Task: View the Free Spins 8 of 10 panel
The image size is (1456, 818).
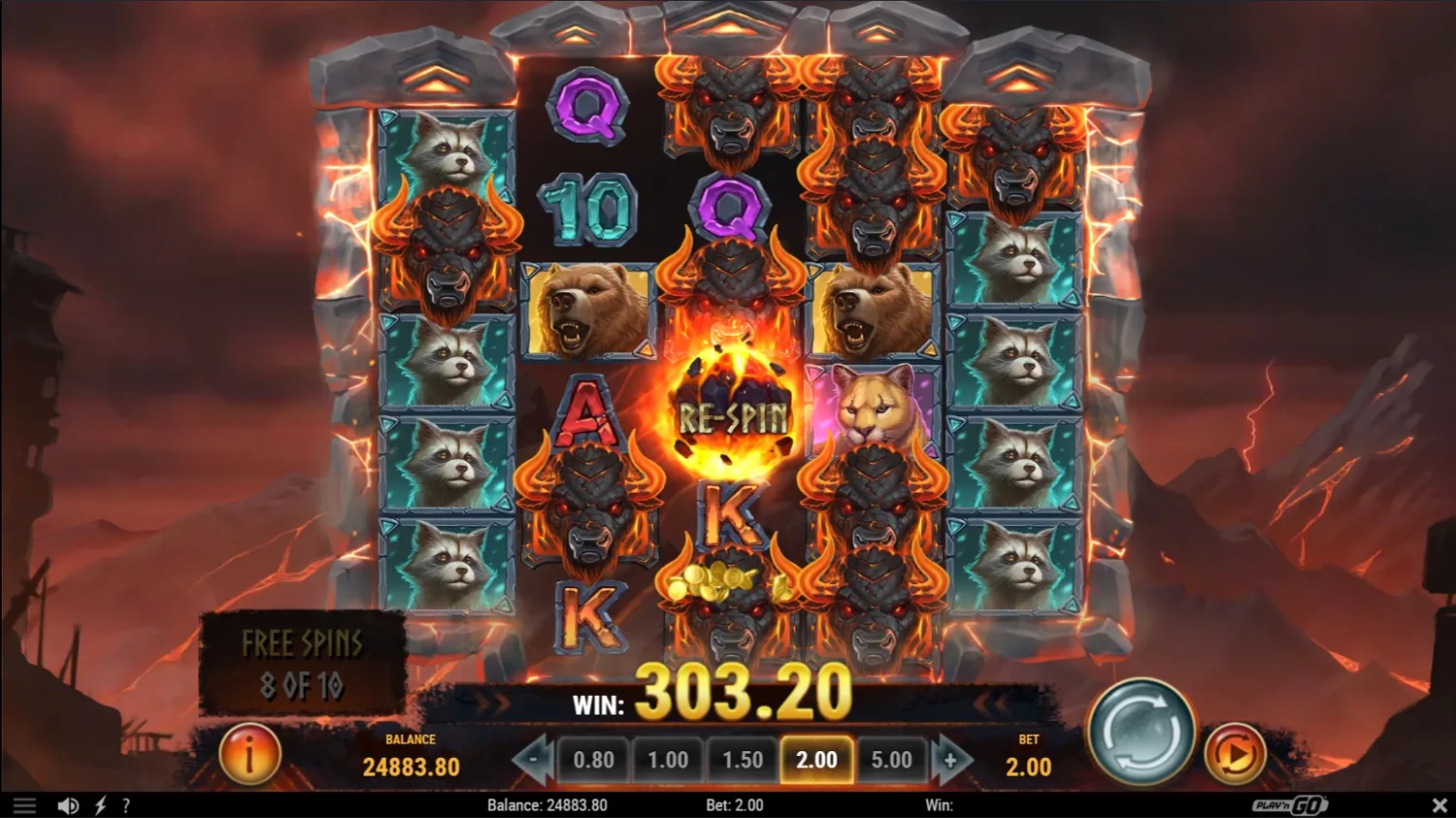Action: tap(302, 661)
